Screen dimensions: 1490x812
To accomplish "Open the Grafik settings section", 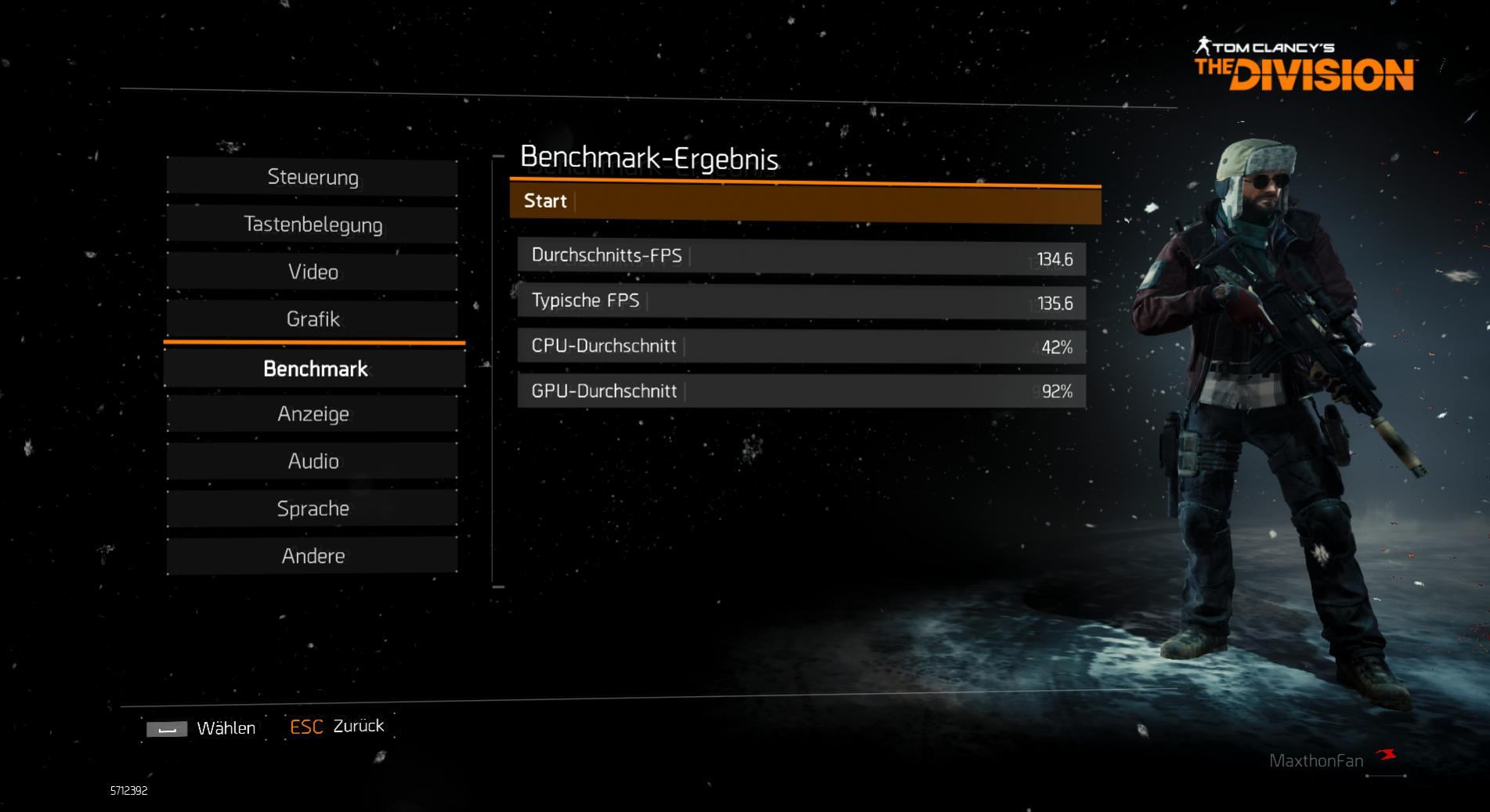I will coord(313,319).
